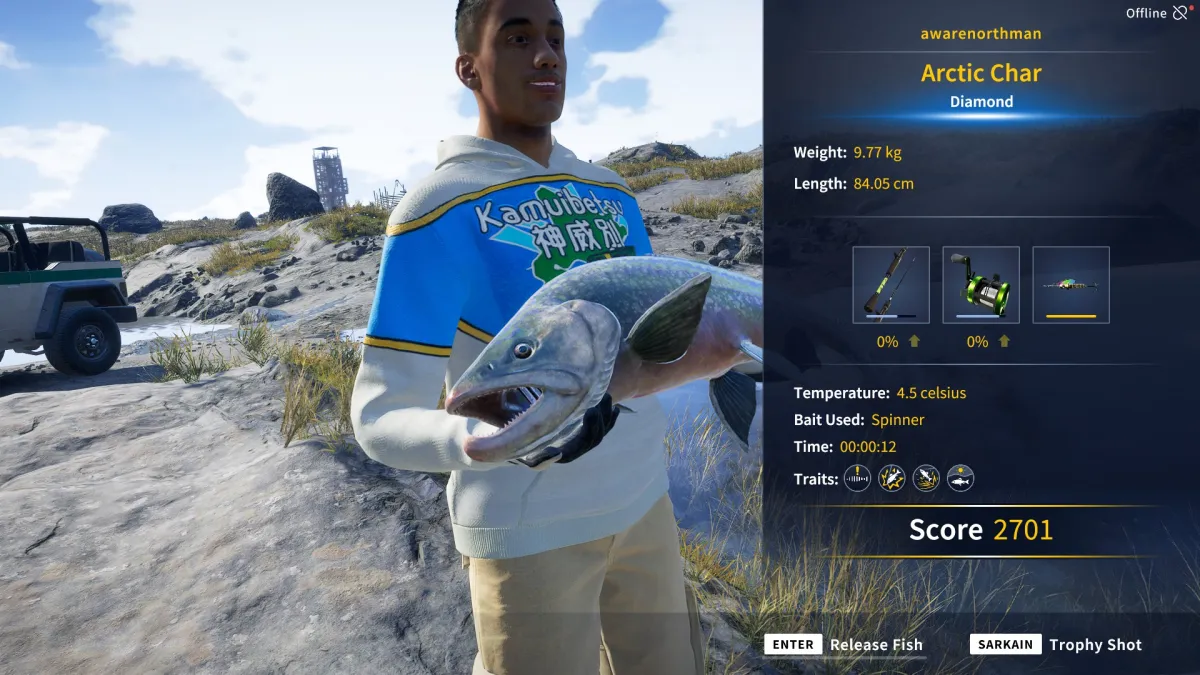Take a Trophy Shot of the catch
The image size is (1200, 675).
(1056, 645)
